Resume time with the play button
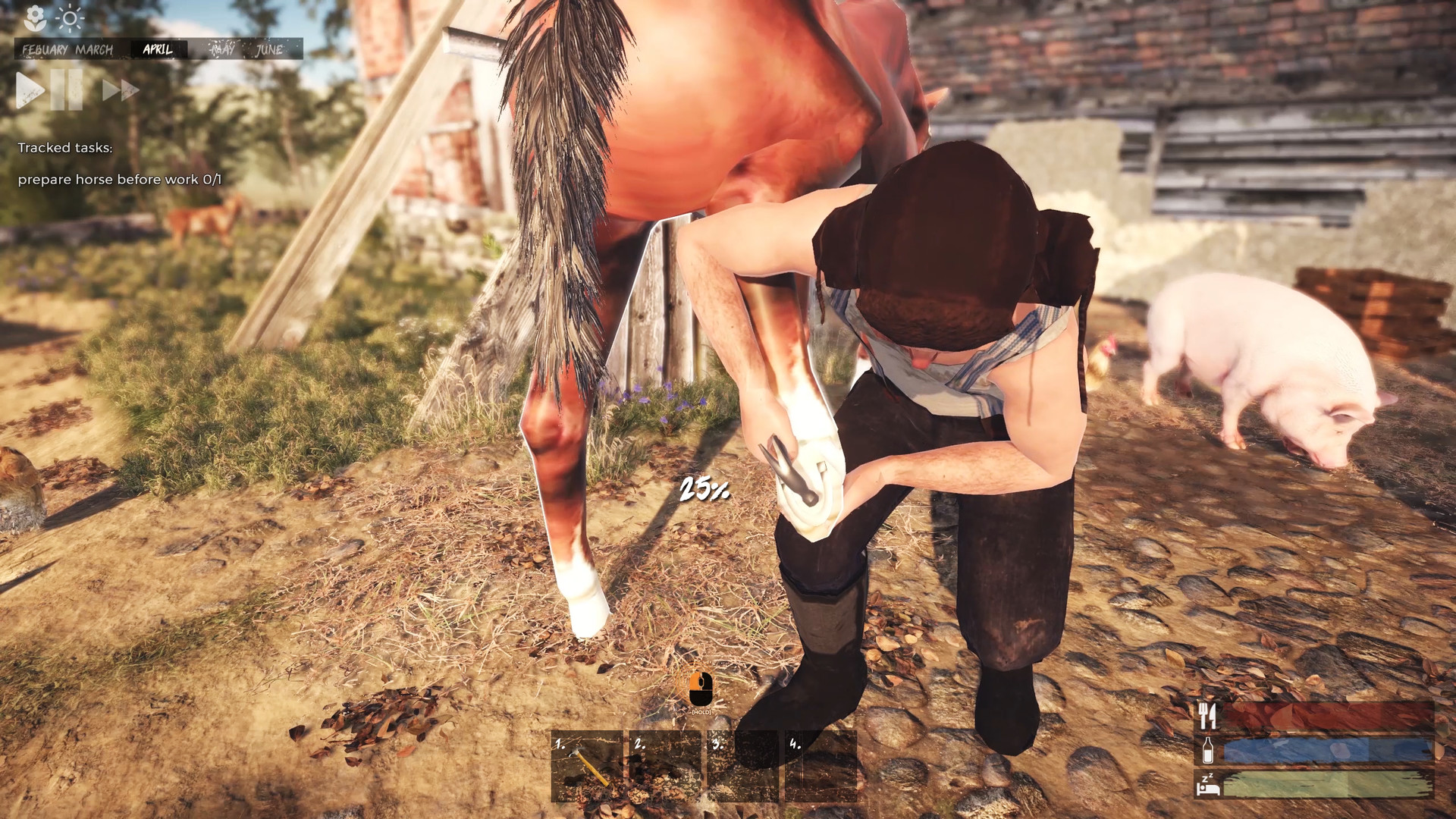Image resolution: width=1456 pixels, height=819 pixels. pyautogui.click(x=28, y=90)
